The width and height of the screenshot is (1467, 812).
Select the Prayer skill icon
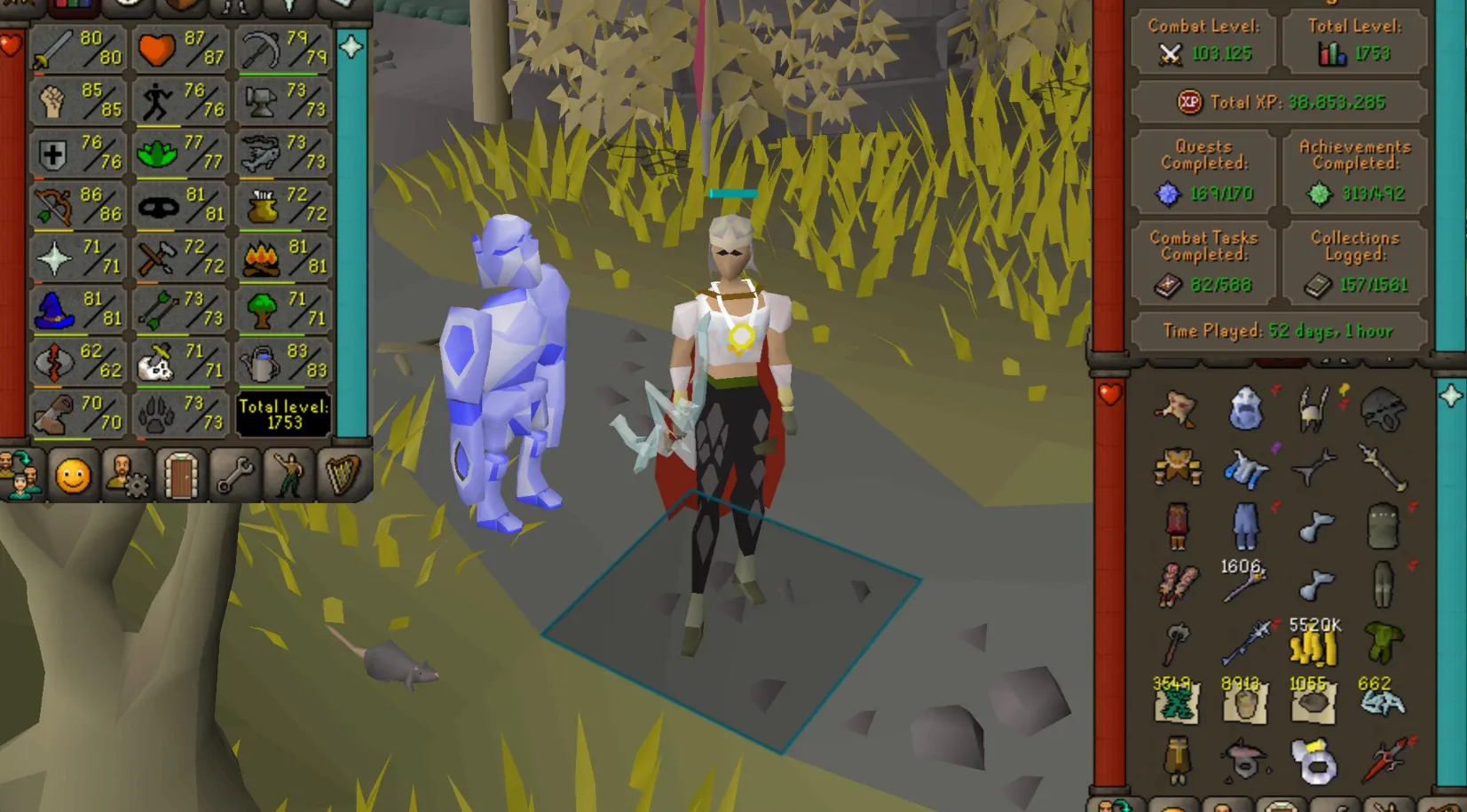click(53, 259)
